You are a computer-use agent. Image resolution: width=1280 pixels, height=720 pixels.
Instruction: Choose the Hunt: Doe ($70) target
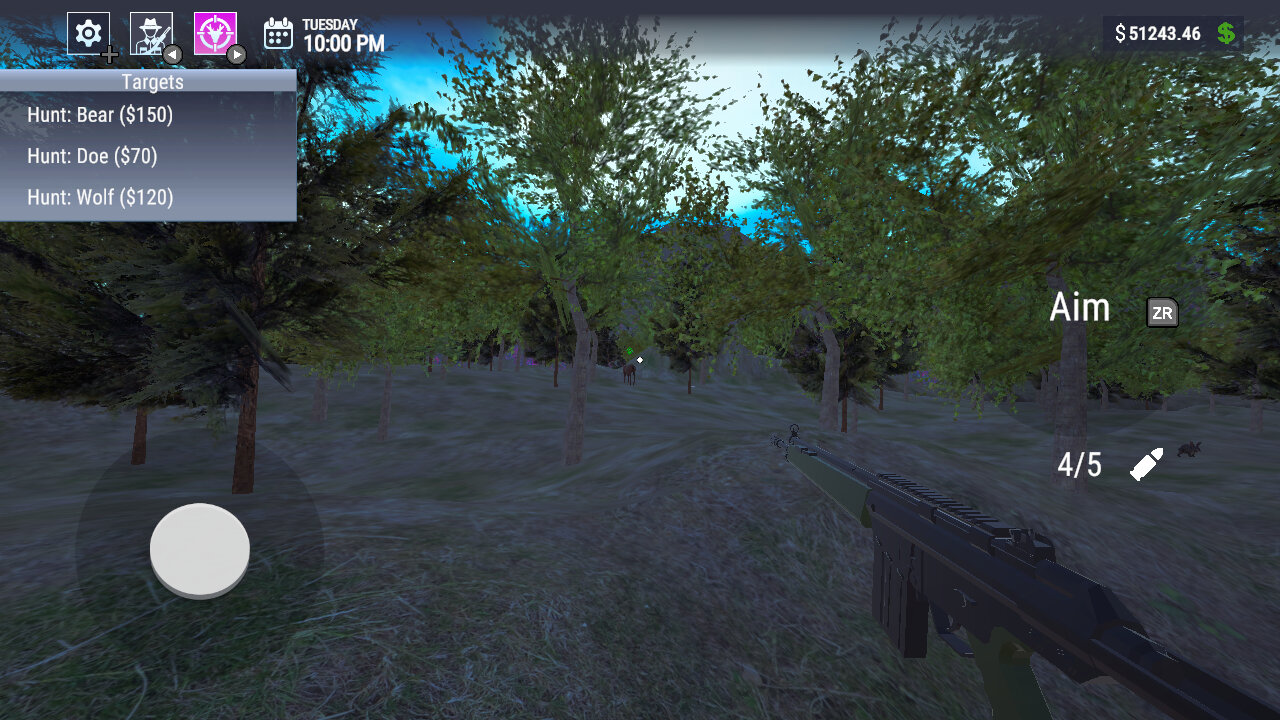point(93,156)
